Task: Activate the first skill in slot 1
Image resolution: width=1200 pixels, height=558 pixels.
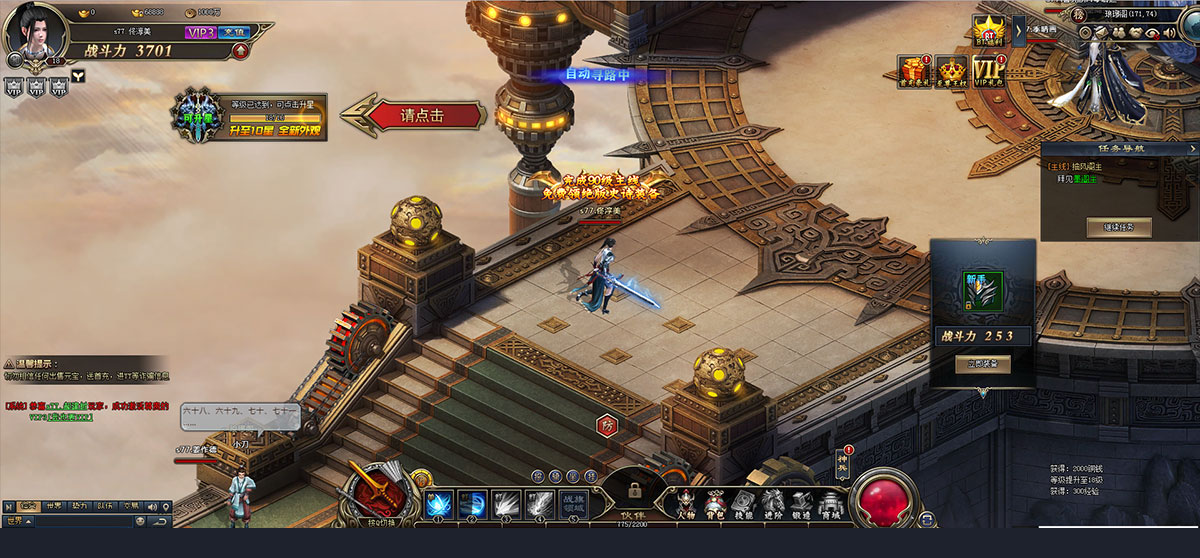Action: pos(440,504)
